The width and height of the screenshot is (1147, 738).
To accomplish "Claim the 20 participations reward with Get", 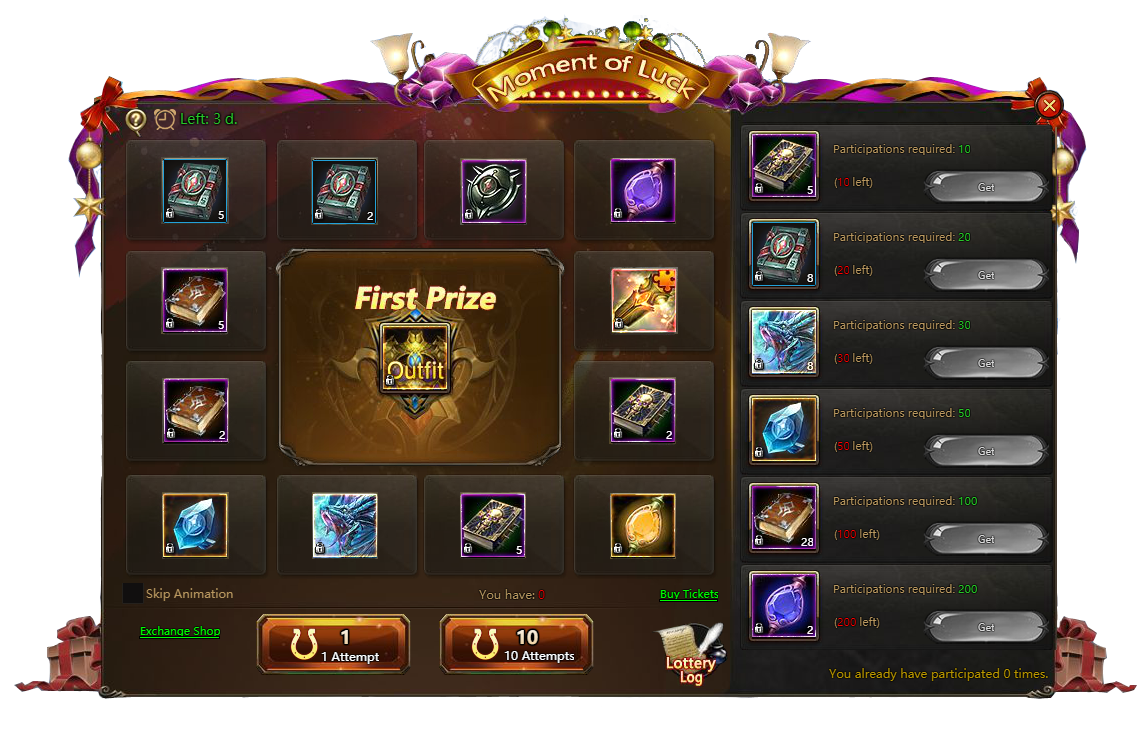I will (x=986, y=275).
